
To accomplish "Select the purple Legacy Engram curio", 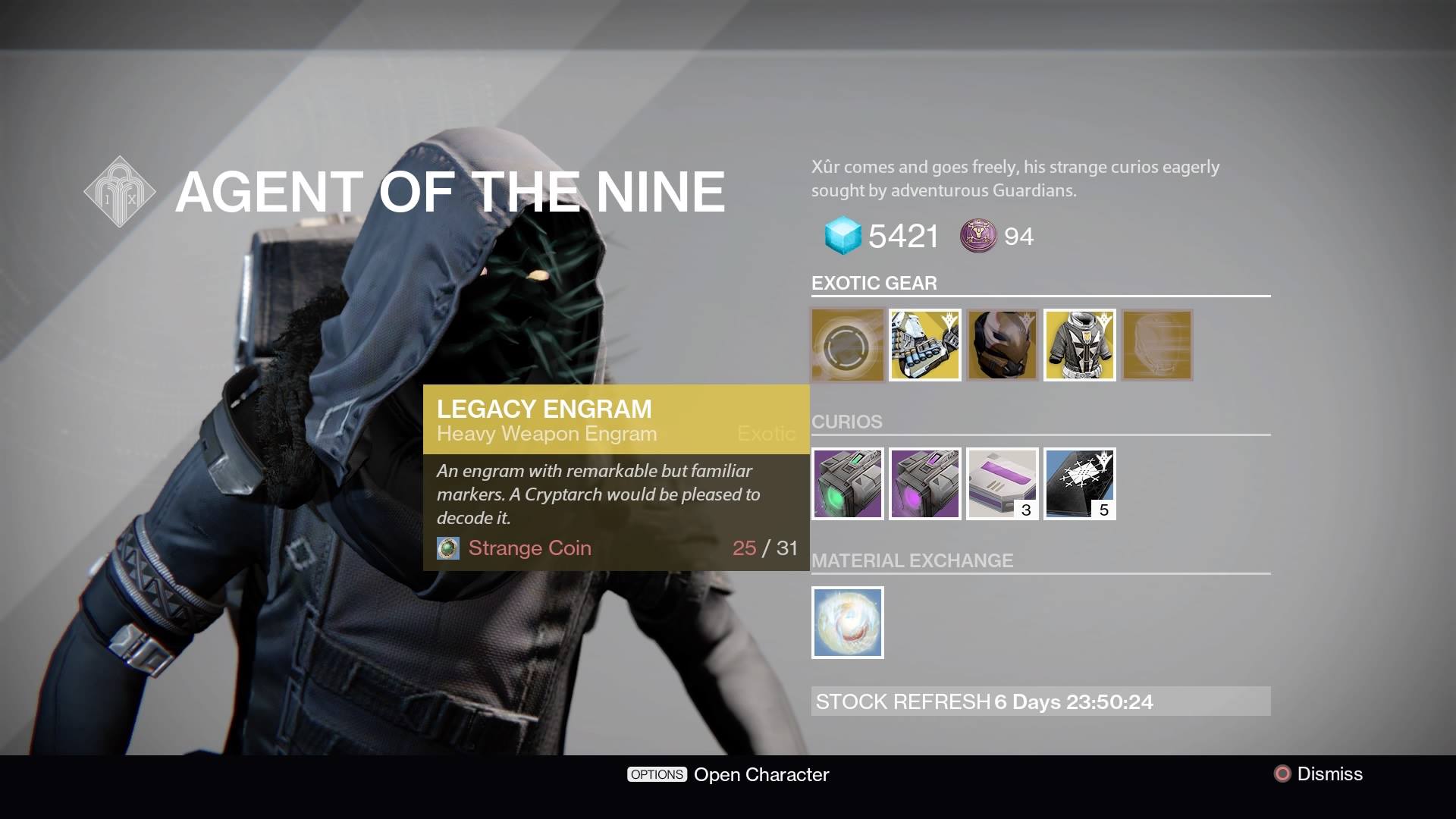I will [x=924, y=484].
